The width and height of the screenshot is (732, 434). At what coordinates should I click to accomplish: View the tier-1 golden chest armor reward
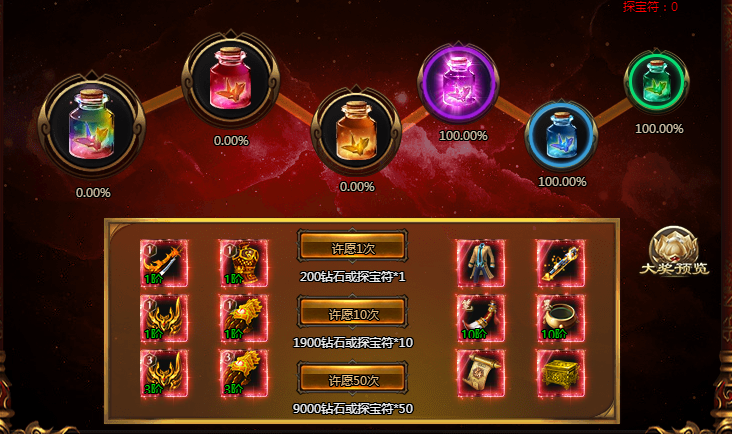[x=242, y=264]
